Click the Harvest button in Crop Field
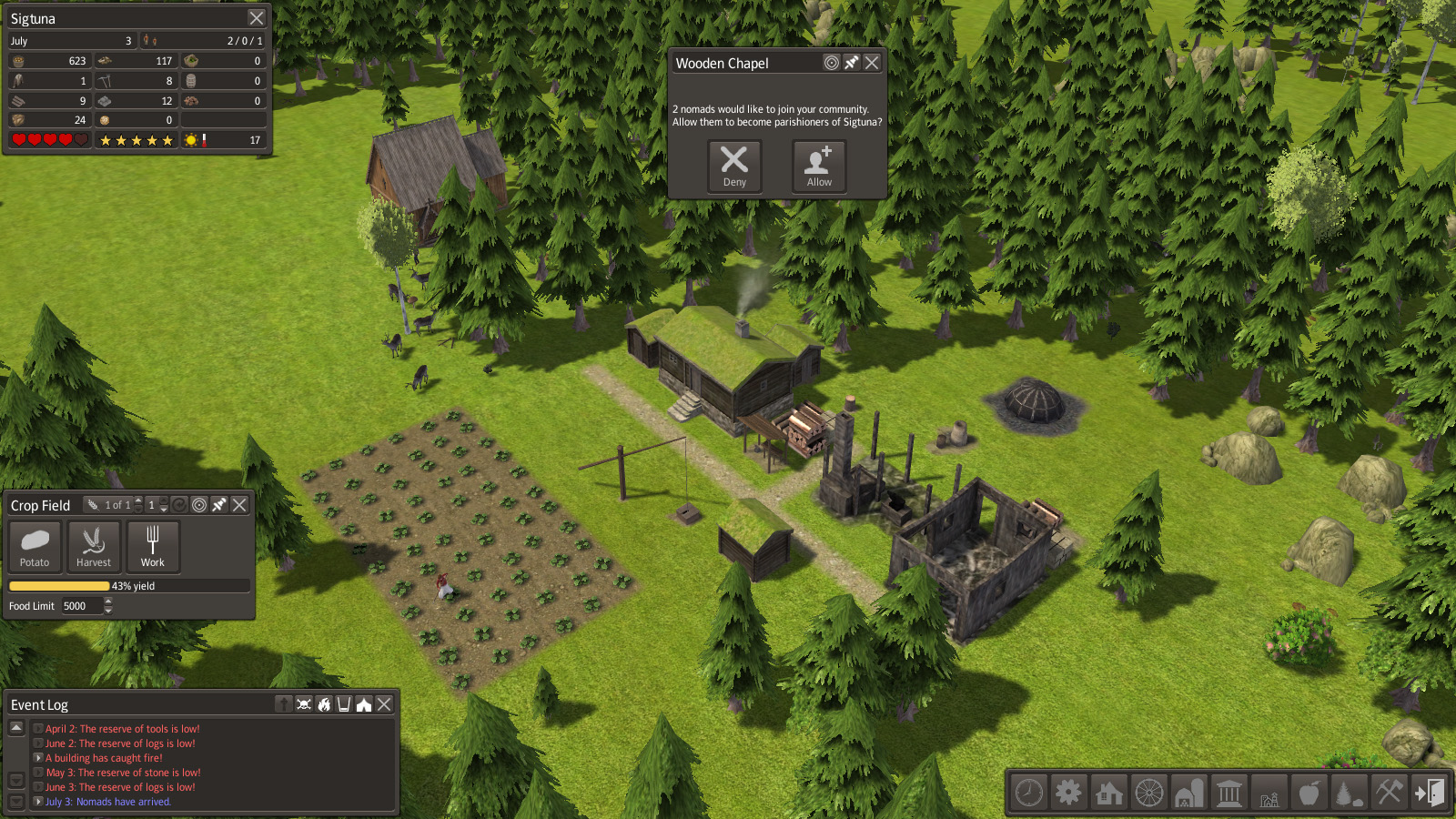 (x=94, y=547)
